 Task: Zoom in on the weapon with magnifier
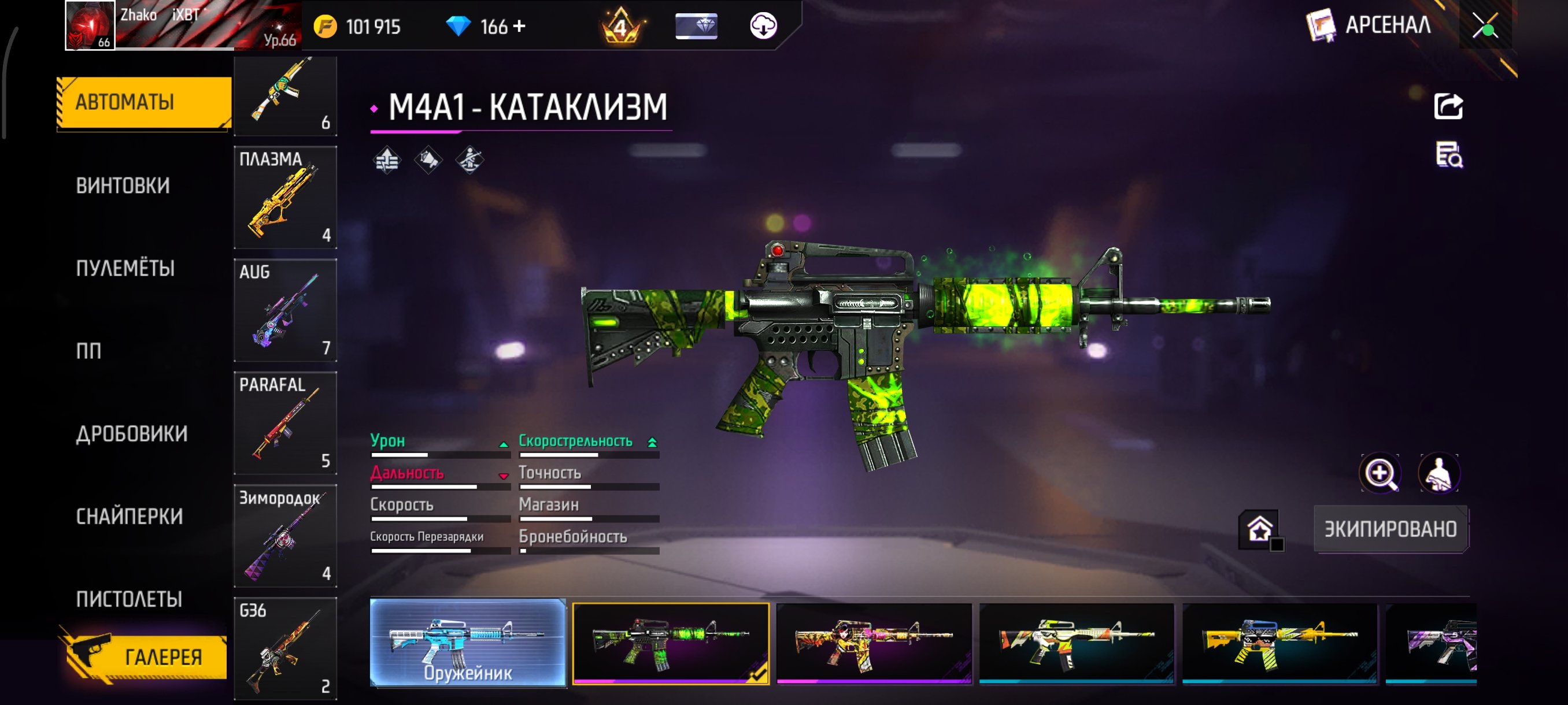(x=1380, y=473)
